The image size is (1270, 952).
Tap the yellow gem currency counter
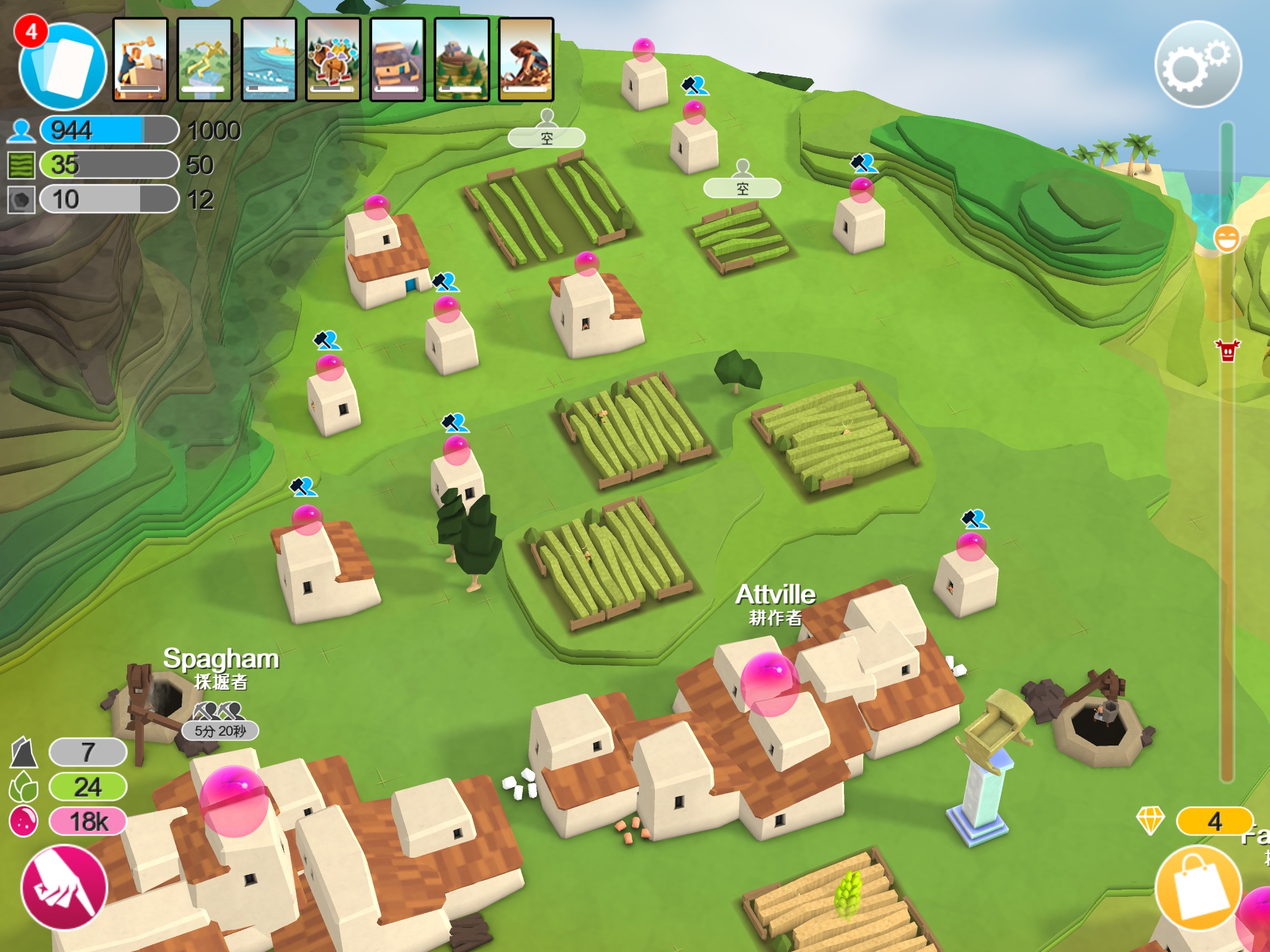(x=1213, y=822)
